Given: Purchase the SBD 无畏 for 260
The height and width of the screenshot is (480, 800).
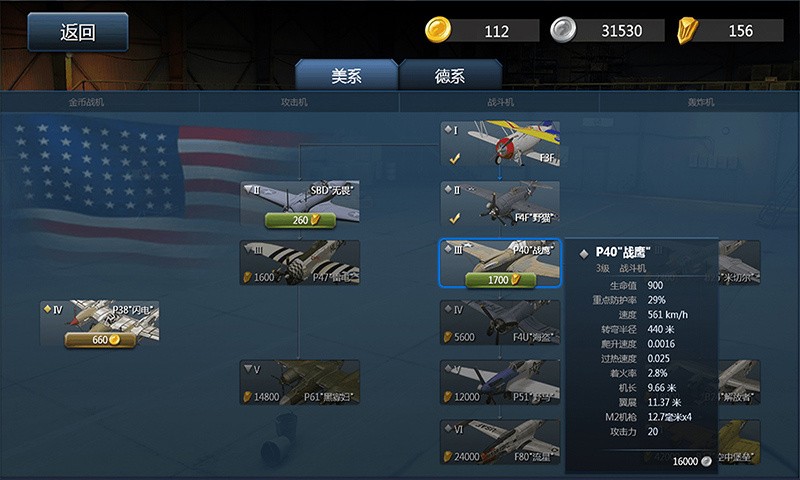Looking at the screenshot, I should [299, 220].
